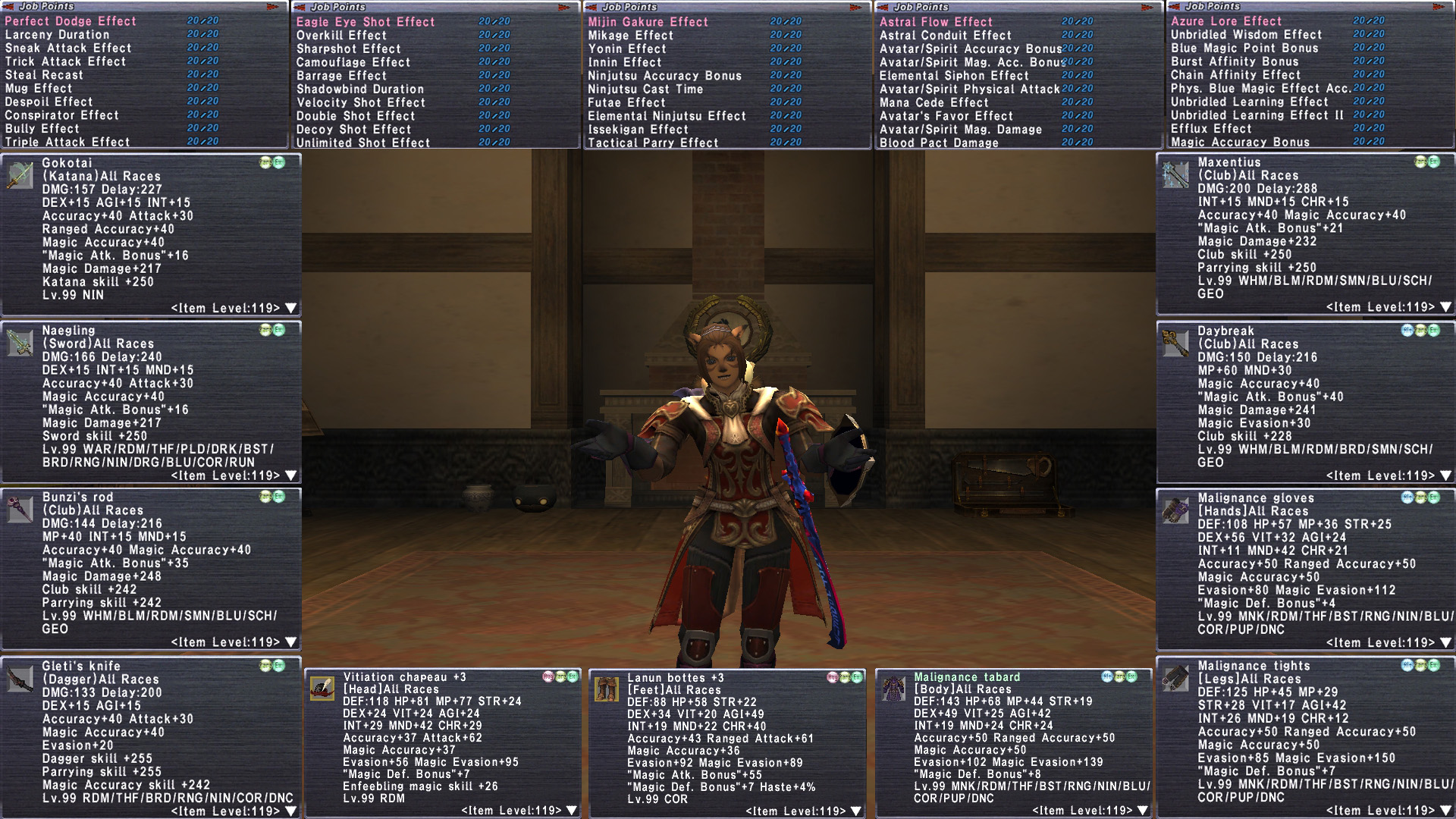Screen dimensions: 1456x819
Task: Click the Bunzi's rod item icon
Action: [x=20, y=509]
